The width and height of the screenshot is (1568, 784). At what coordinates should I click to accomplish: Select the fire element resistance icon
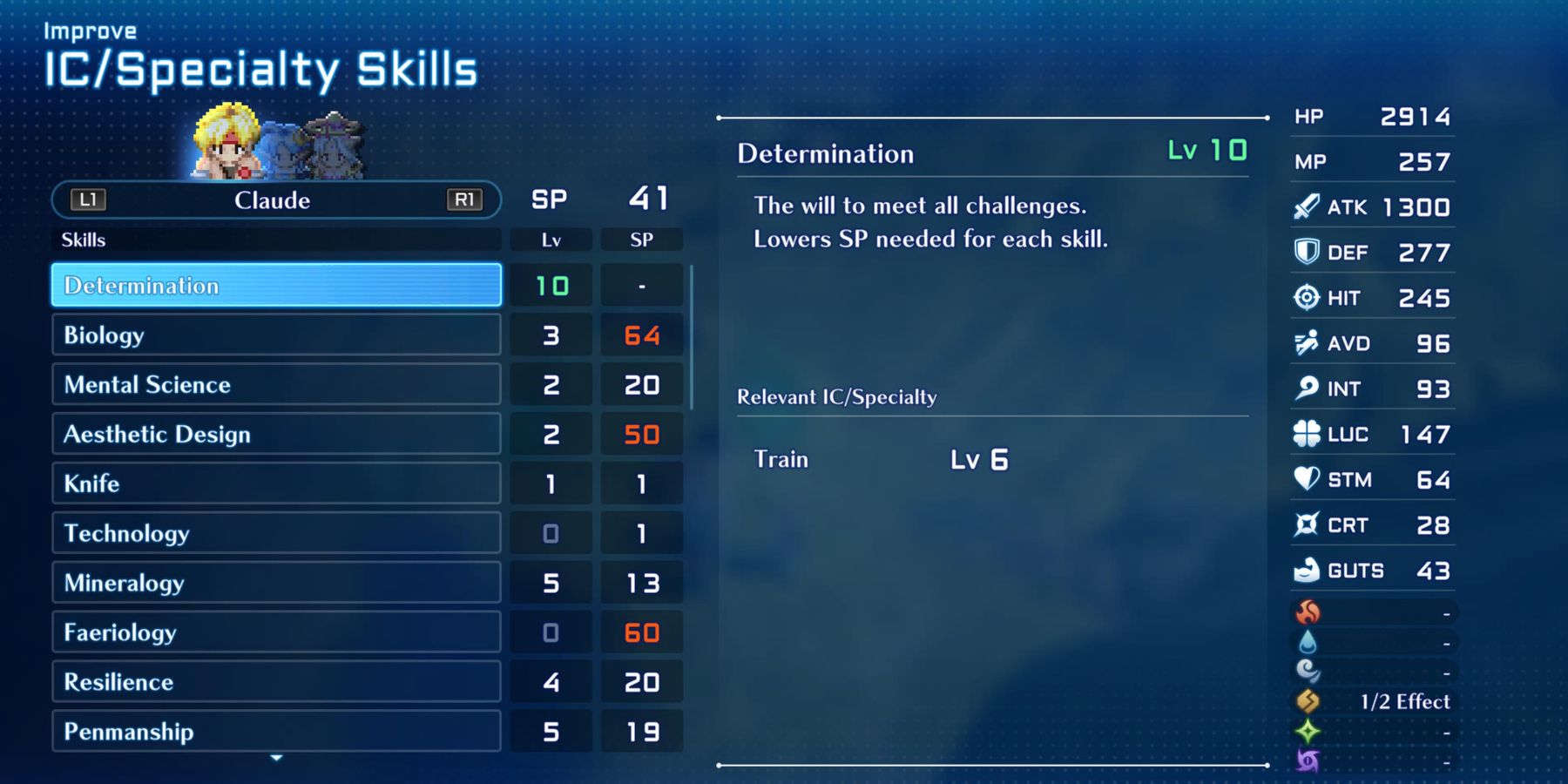tap(1309, 612)
